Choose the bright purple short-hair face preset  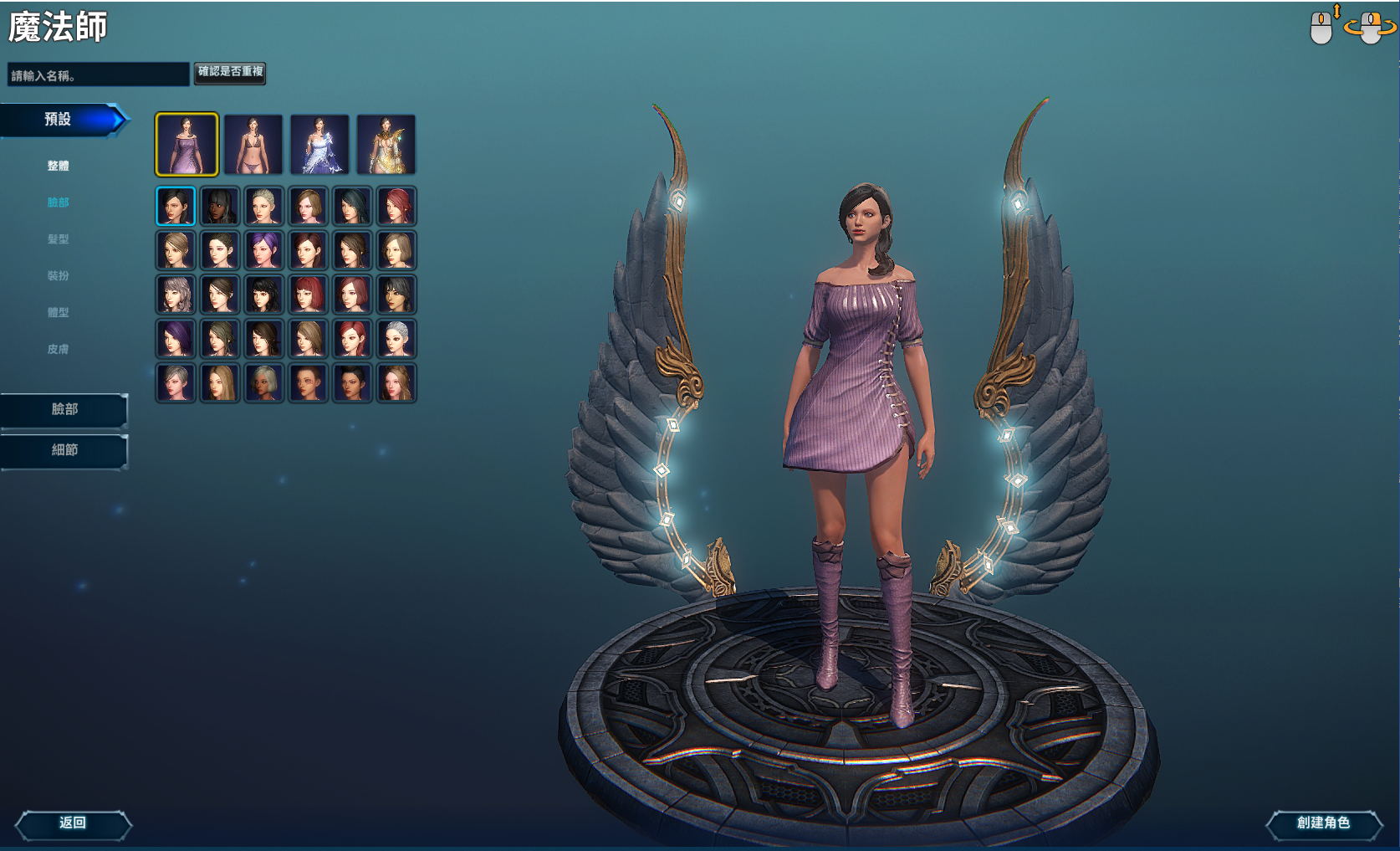[264, 250]
